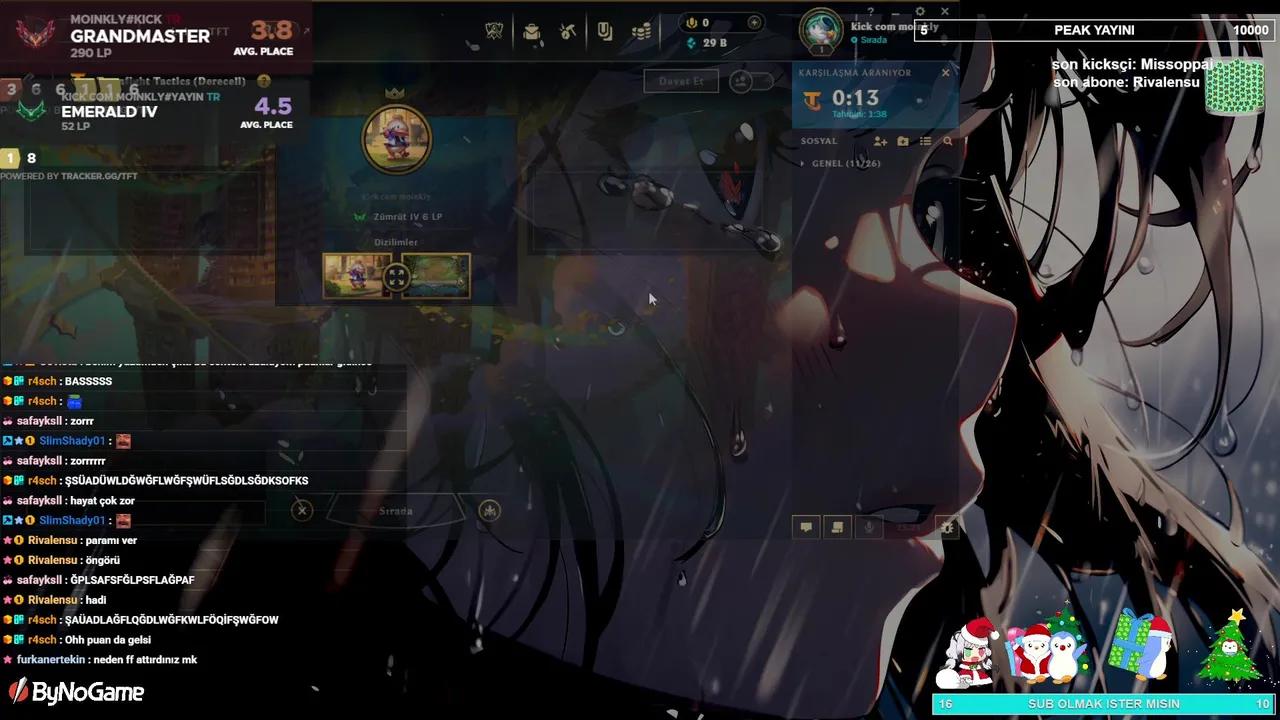Open the friend groups folder icon
Viewport: 1280px width, 720px height.
903,141
